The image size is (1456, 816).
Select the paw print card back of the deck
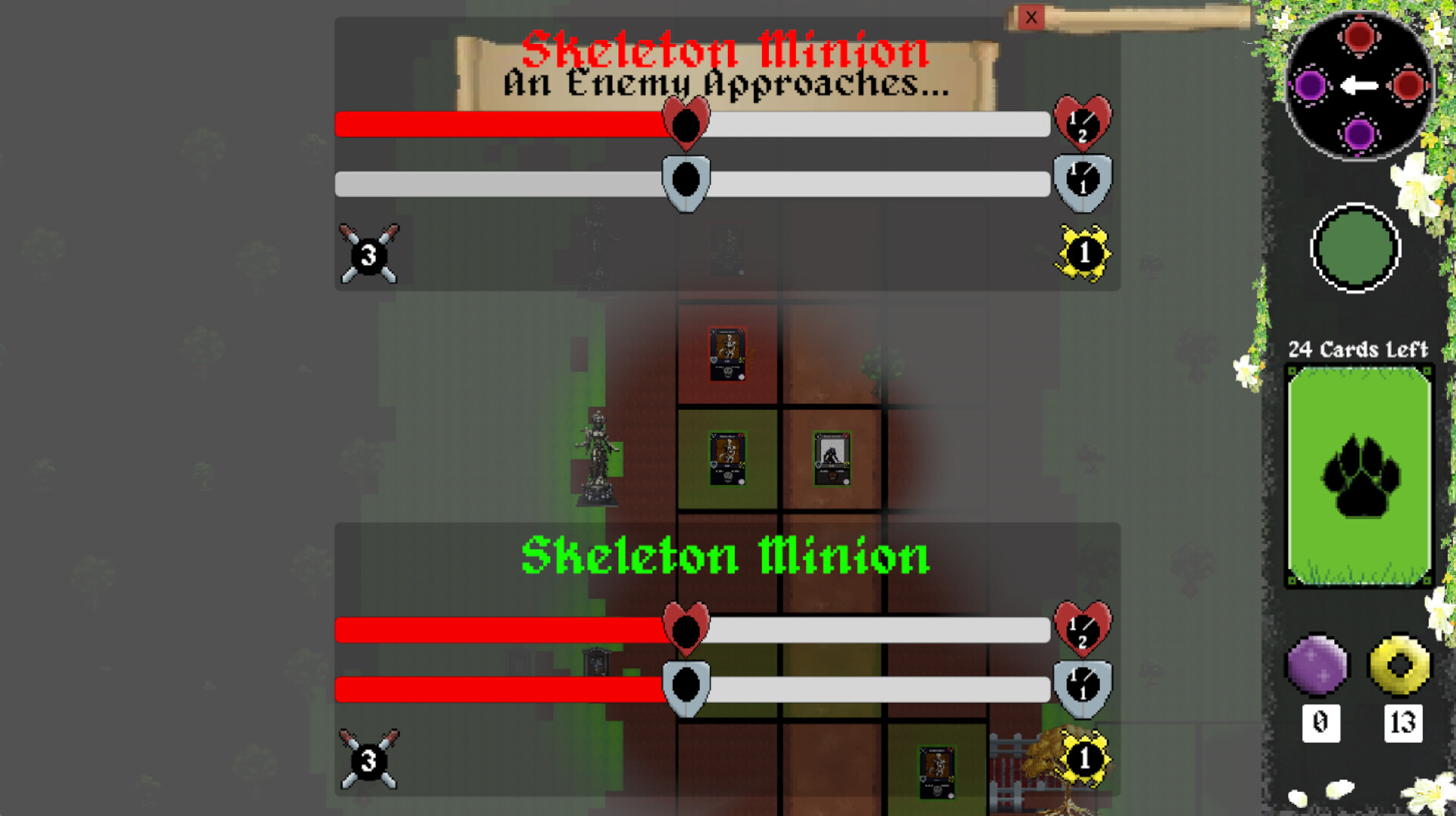[x=1359, y=475]
